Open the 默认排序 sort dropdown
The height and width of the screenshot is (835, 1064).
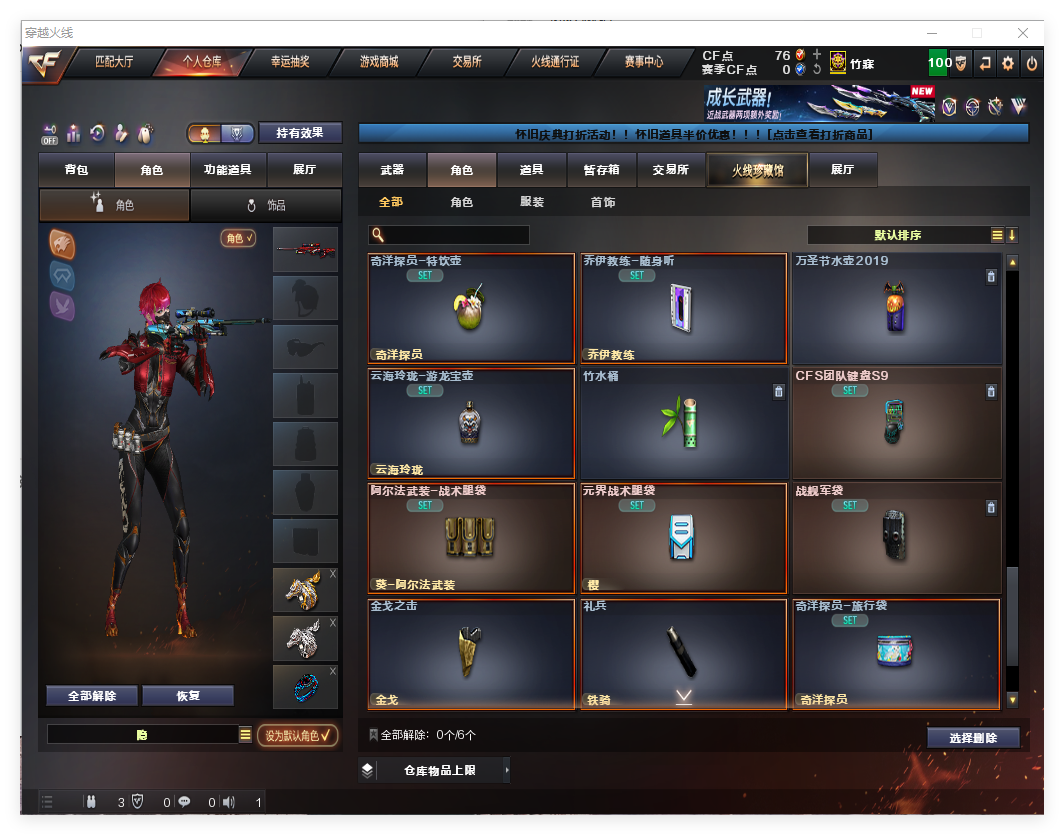pos(898,235)
